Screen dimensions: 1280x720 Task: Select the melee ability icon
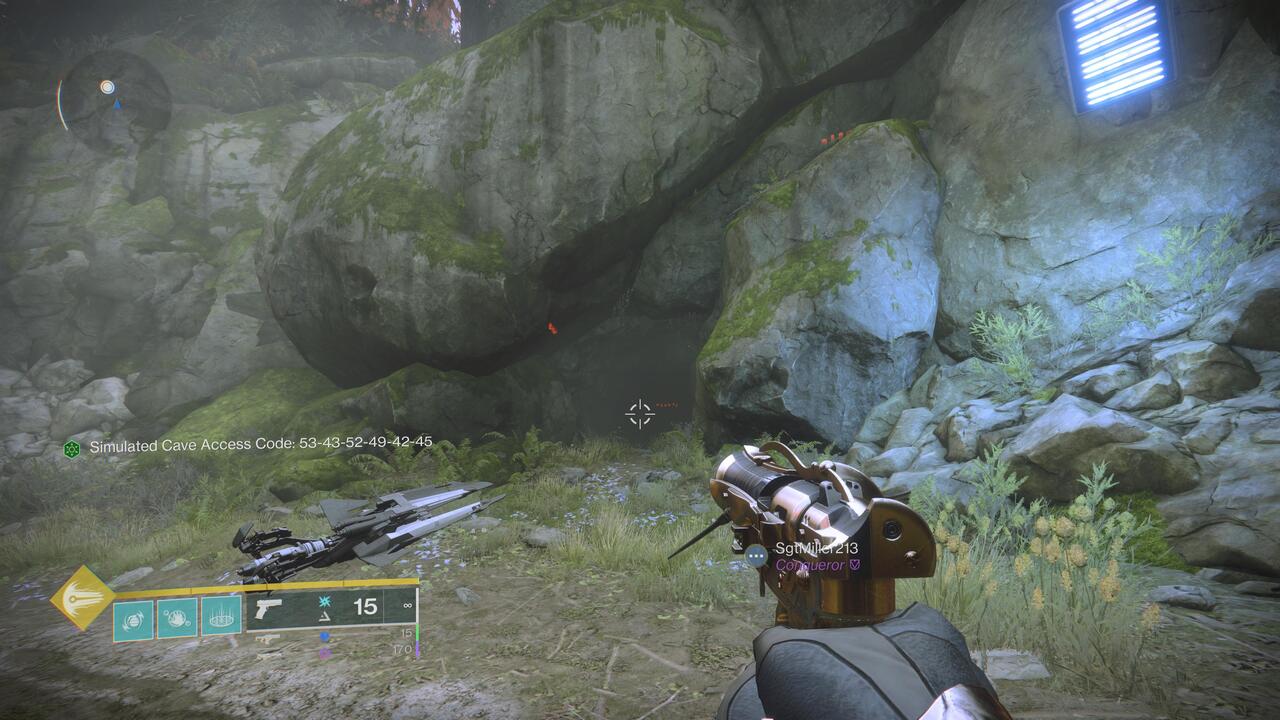[177, 618]
